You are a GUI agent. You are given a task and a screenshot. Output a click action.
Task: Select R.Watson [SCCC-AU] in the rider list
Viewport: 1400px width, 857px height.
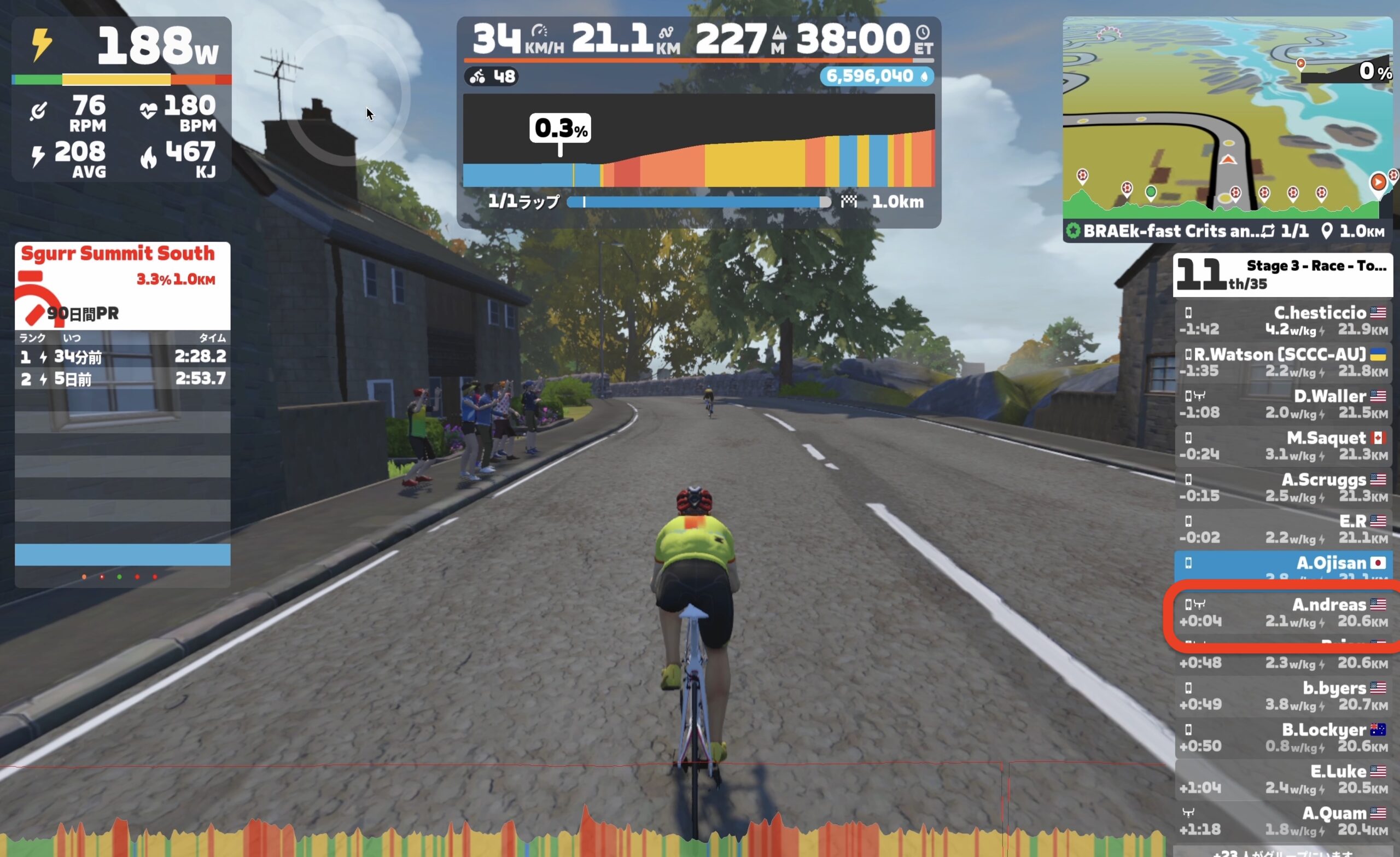click(1283, 363)
